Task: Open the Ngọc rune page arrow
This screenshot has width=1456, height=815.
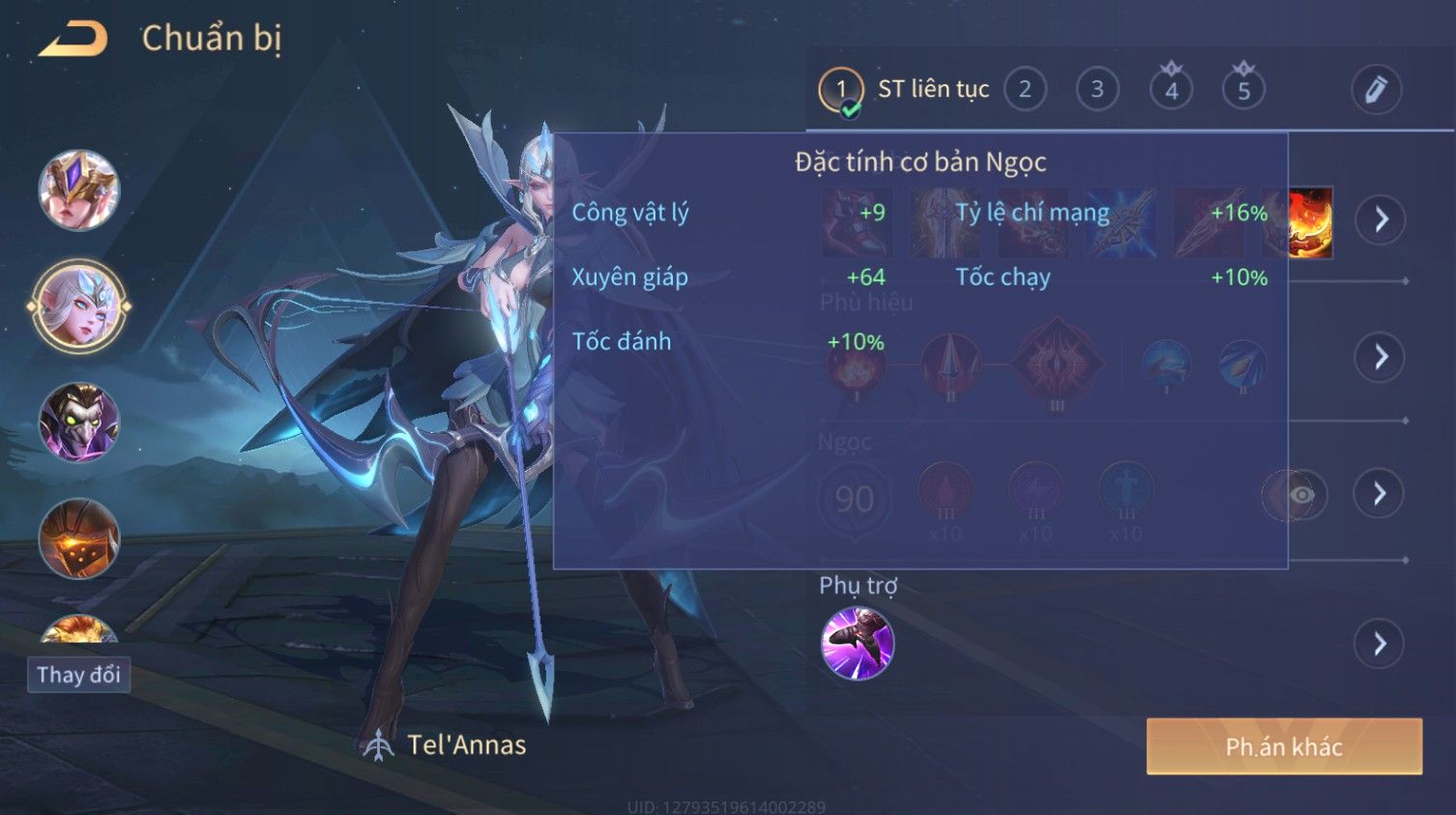Action: click(1380, 494)
